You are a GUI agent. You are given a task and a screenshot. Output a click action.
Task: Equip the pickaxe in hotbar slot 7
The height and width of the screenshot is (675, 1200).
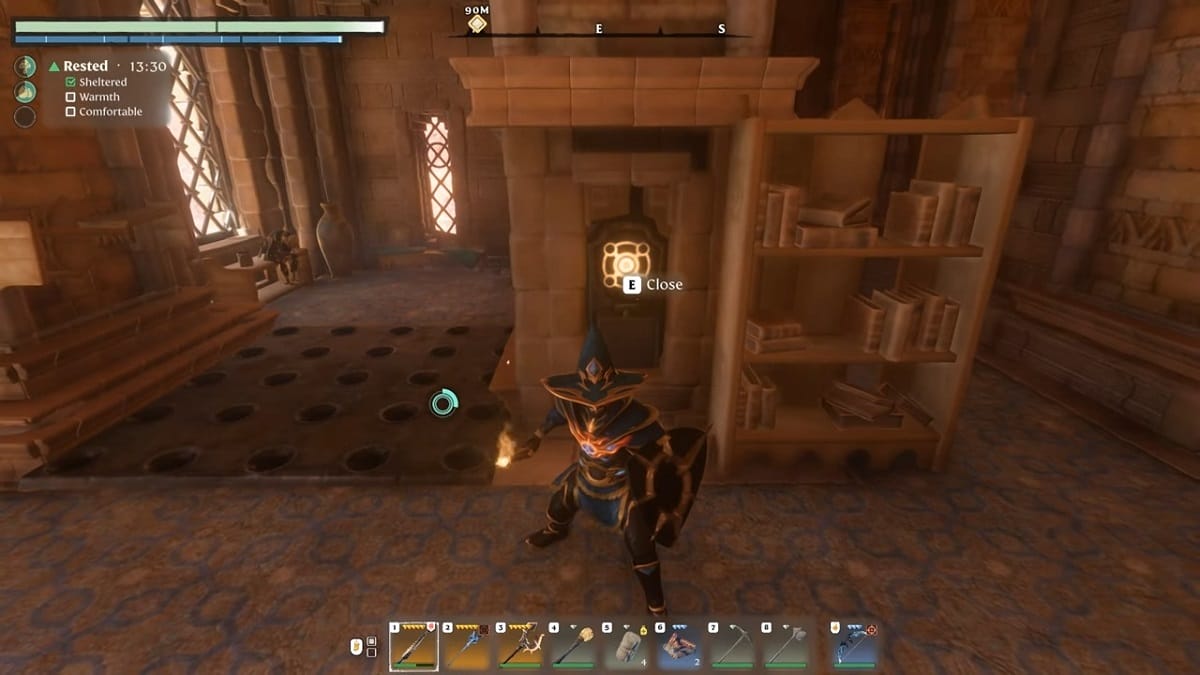[733, 647]
